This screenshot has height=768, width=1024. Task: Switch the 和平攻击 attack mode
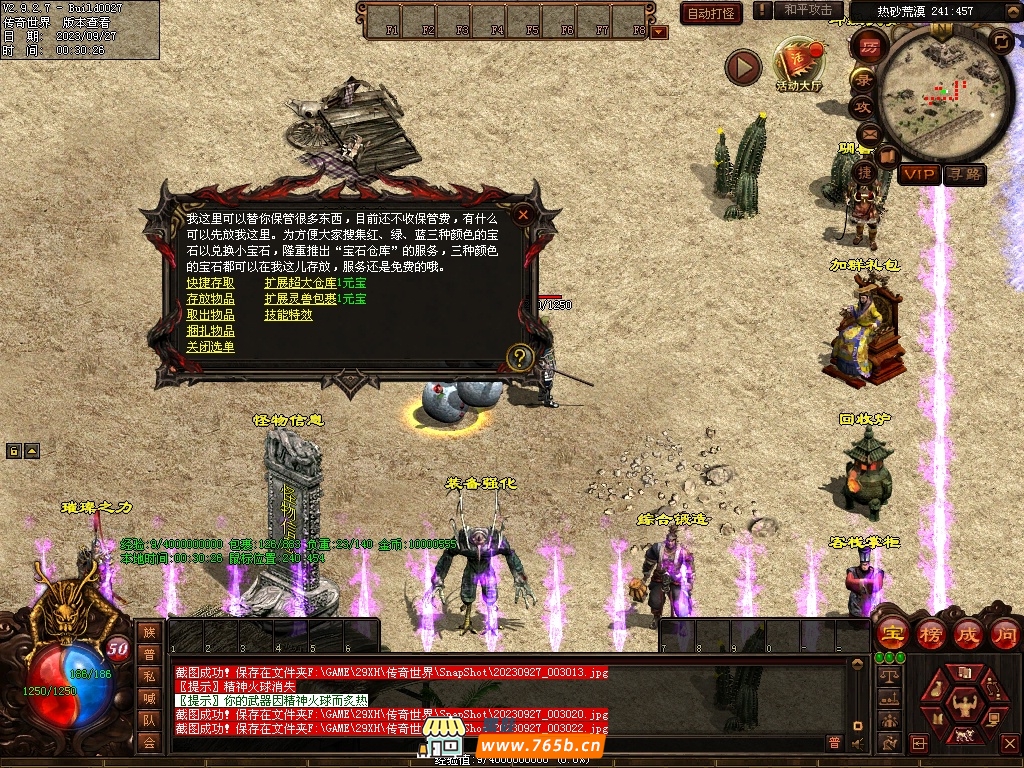808,10
